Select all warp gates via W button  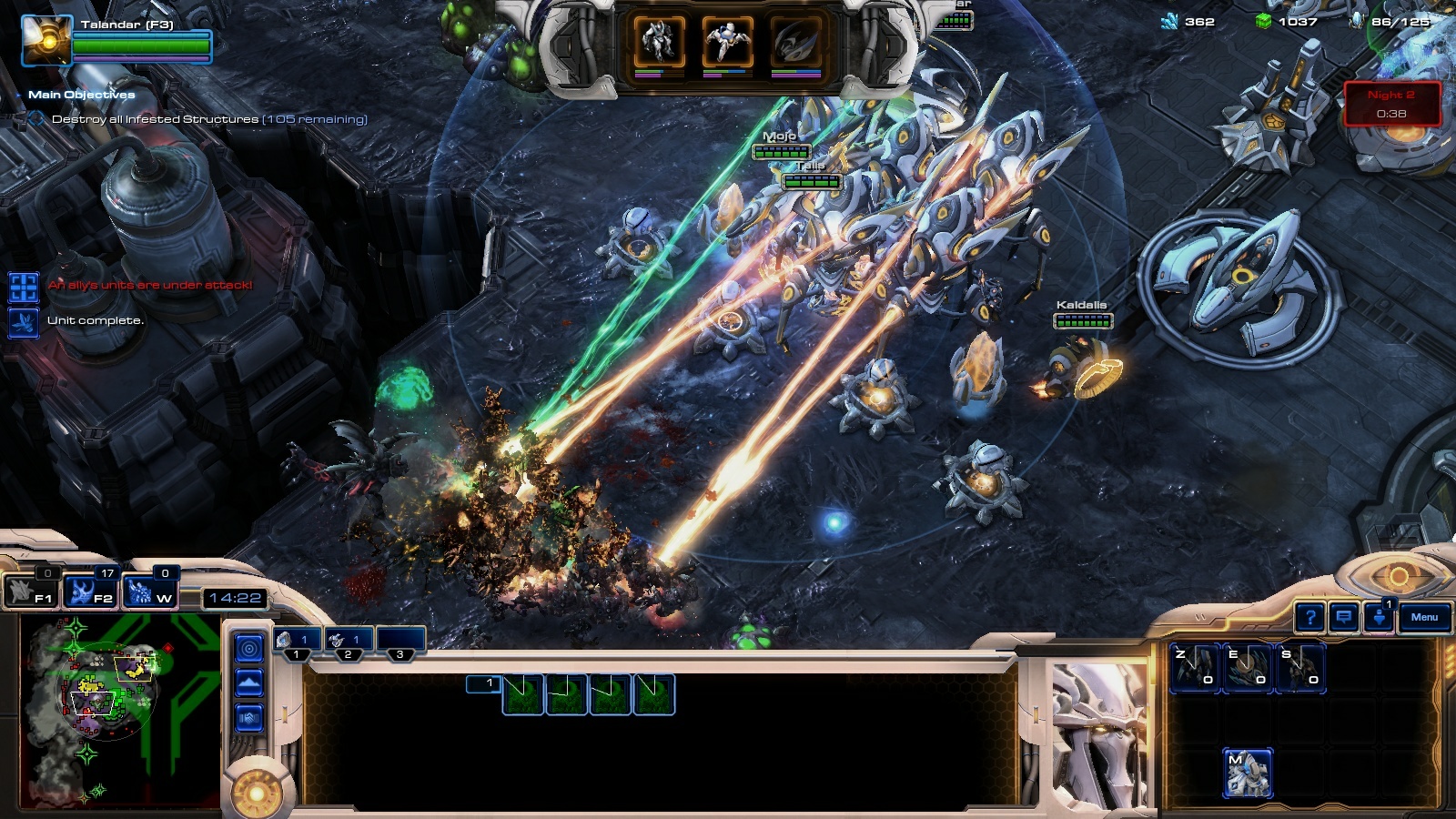pos(151,591)
